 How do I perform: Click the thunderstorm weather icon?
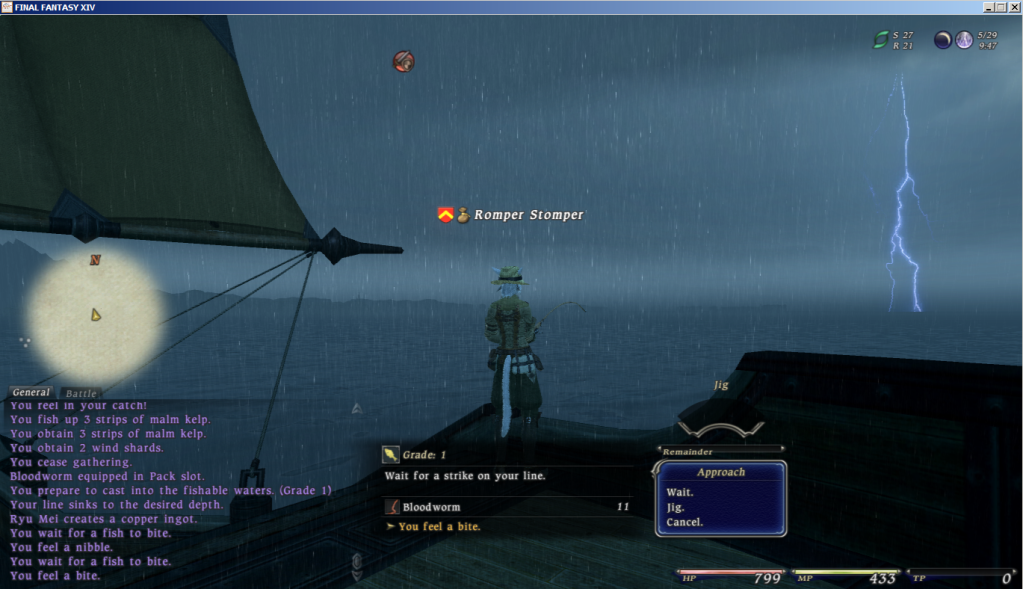(964, 40)
